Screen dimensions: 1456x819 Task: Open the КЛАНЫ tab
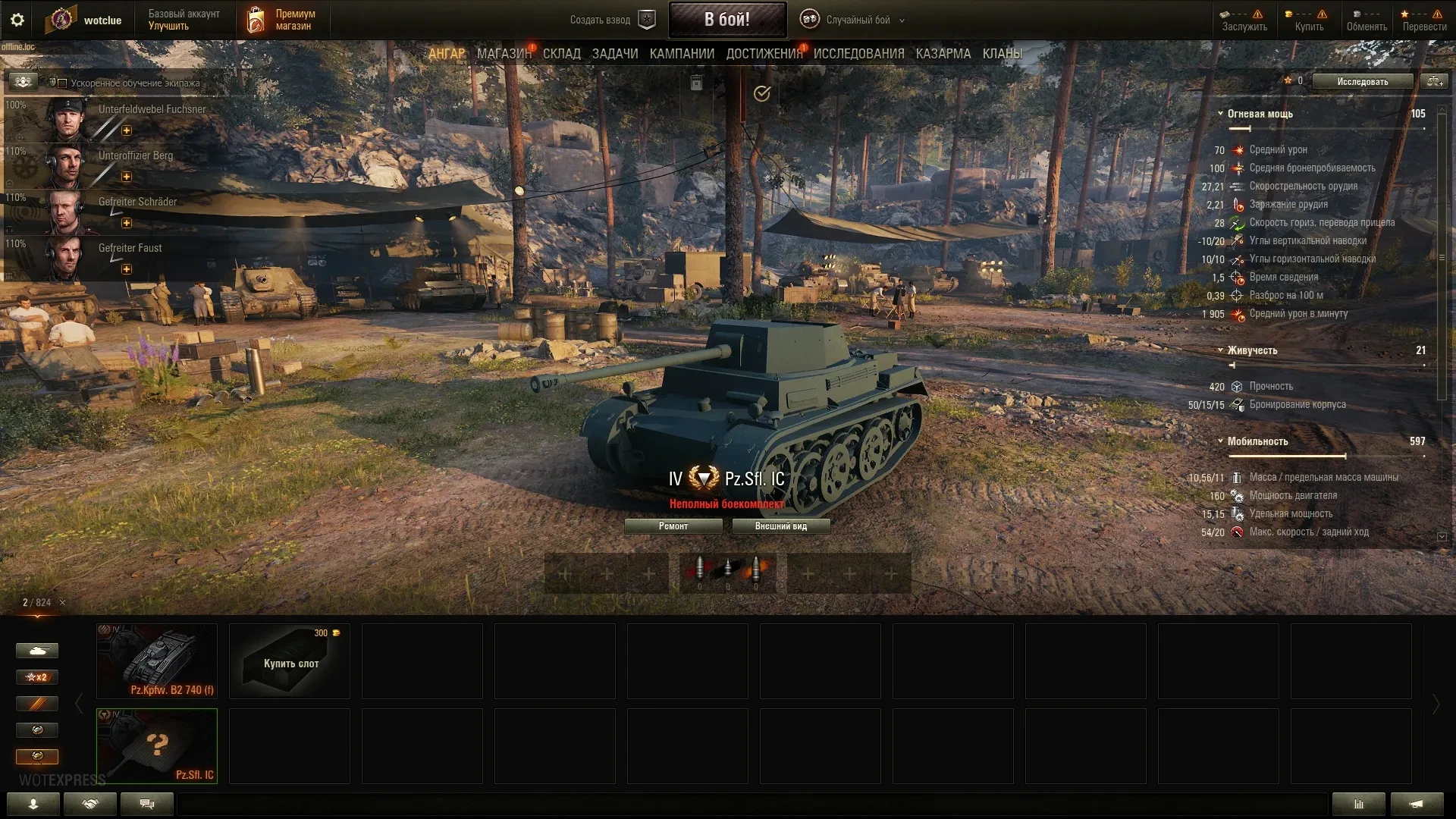pos(1002,54)
